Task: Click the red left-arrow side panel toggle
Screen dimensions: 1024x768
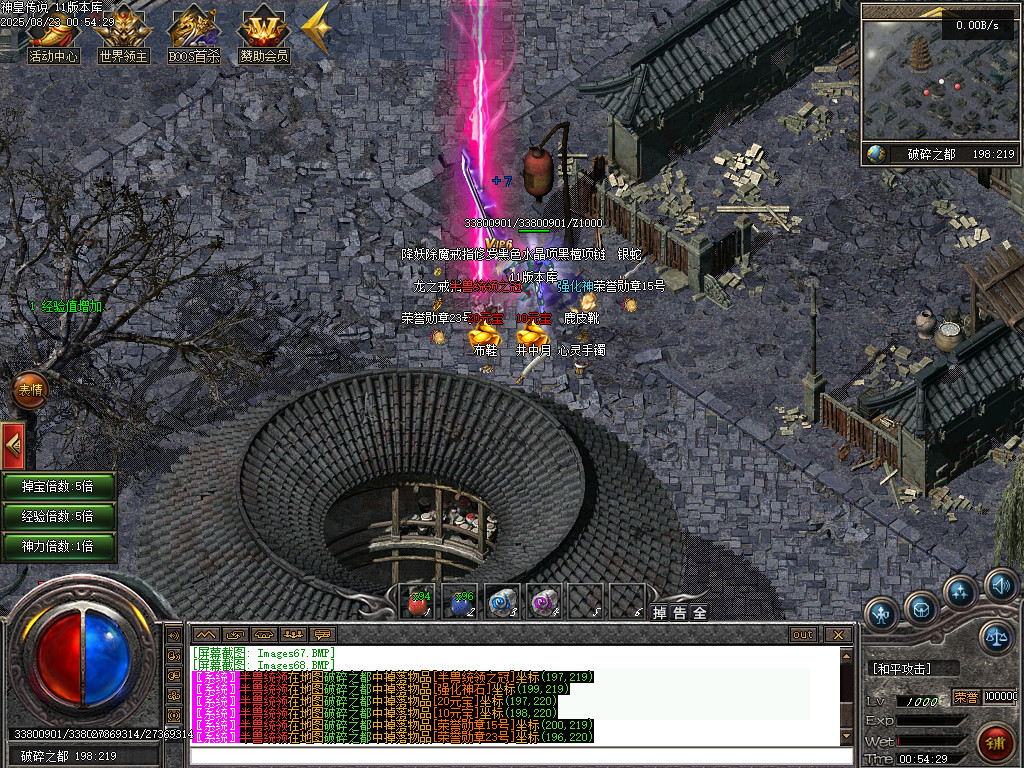Action: (x=14, y=446)
